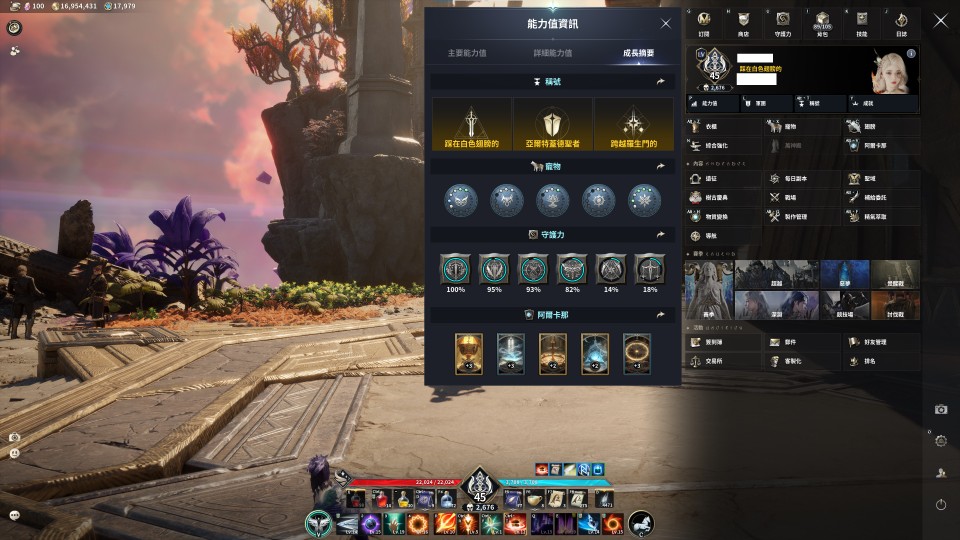Close the 能力值資訊 window
Image resolution: width=960 pixels, height=540 pixels.
pos(666,24)
